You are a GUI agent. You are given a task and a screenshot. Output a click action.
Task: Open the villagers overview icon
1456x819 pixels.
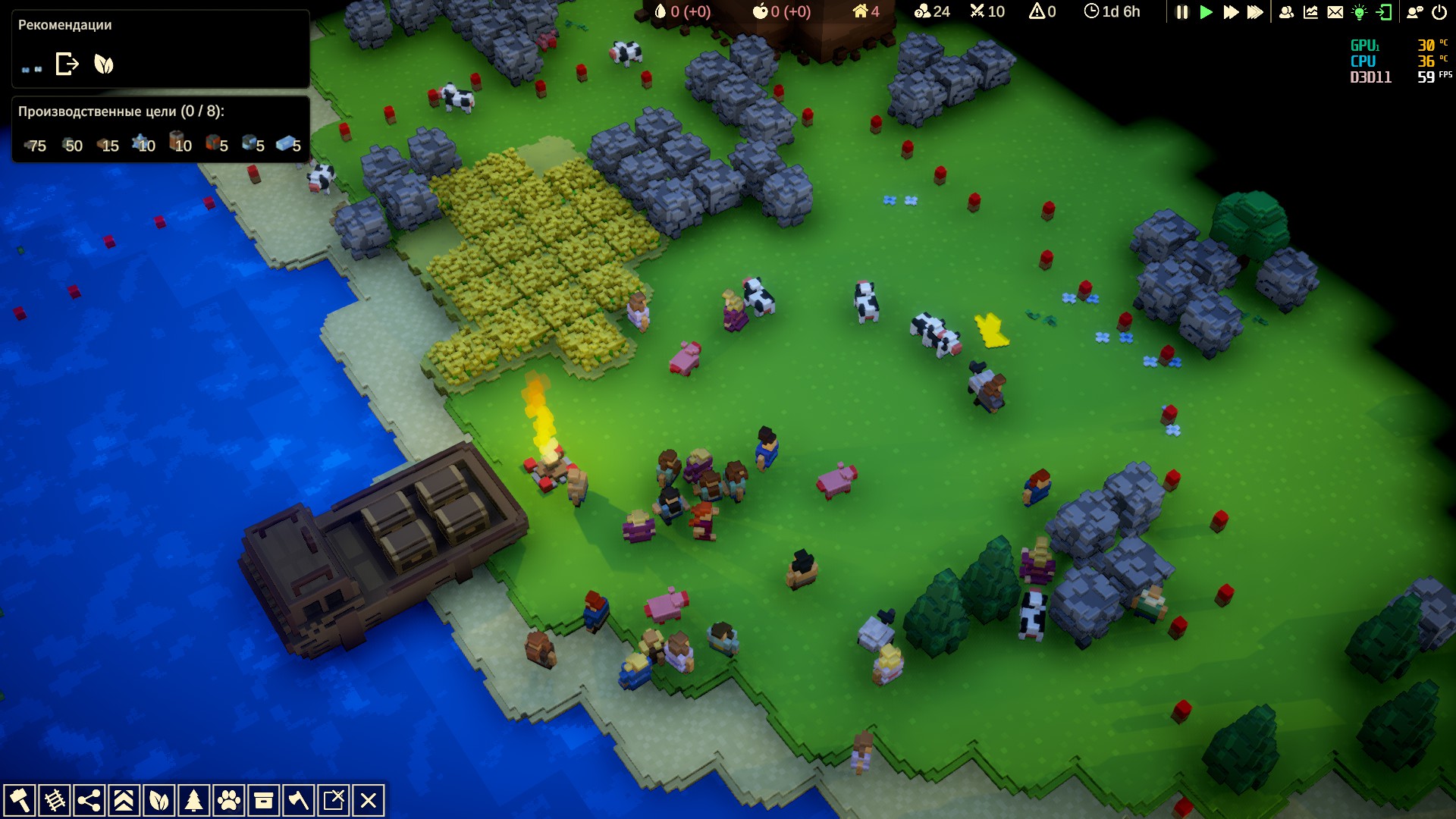click(x=1286, y=12)
